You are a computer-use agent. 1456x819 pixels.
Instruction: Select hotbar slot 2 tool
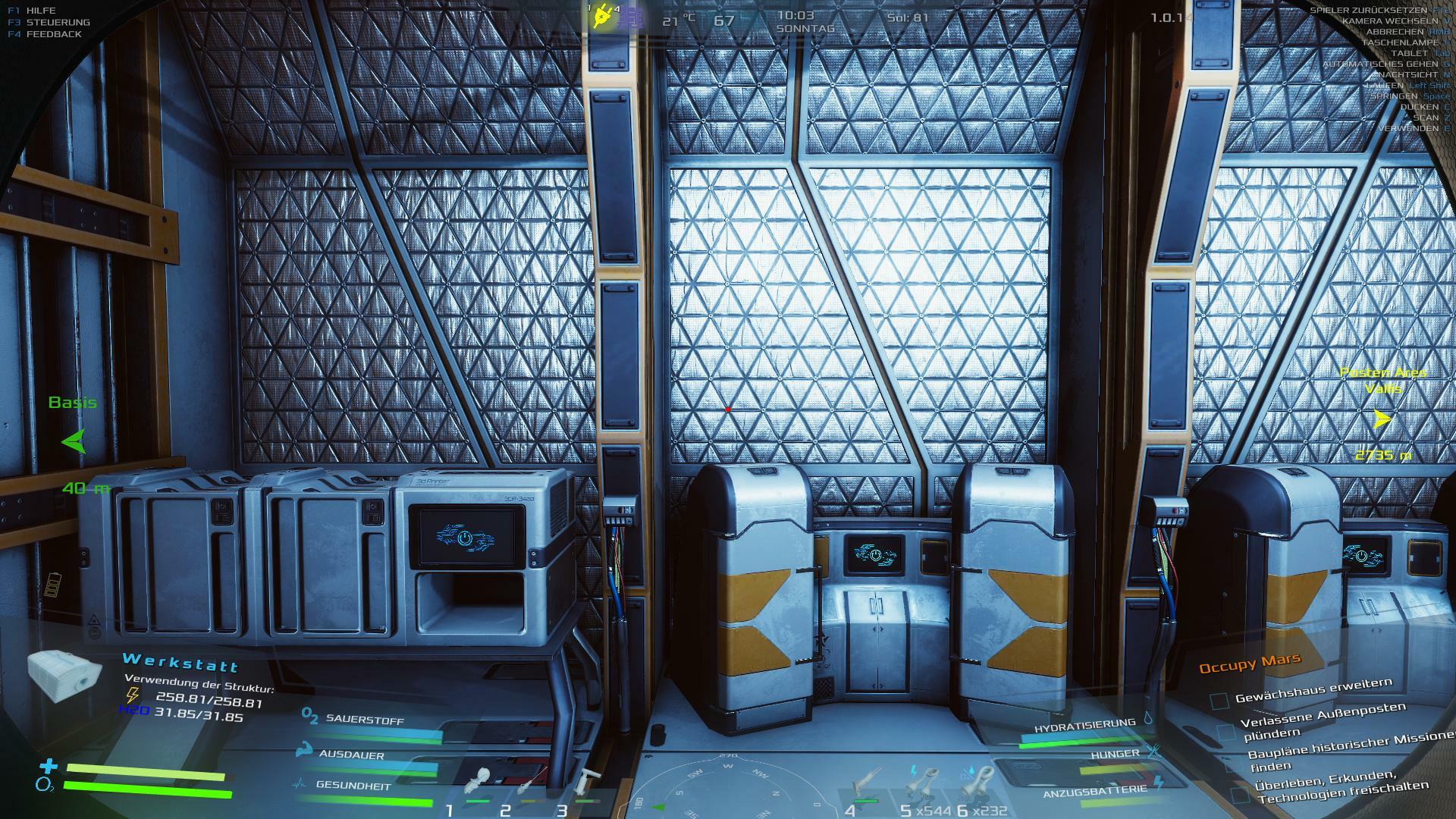532,781
